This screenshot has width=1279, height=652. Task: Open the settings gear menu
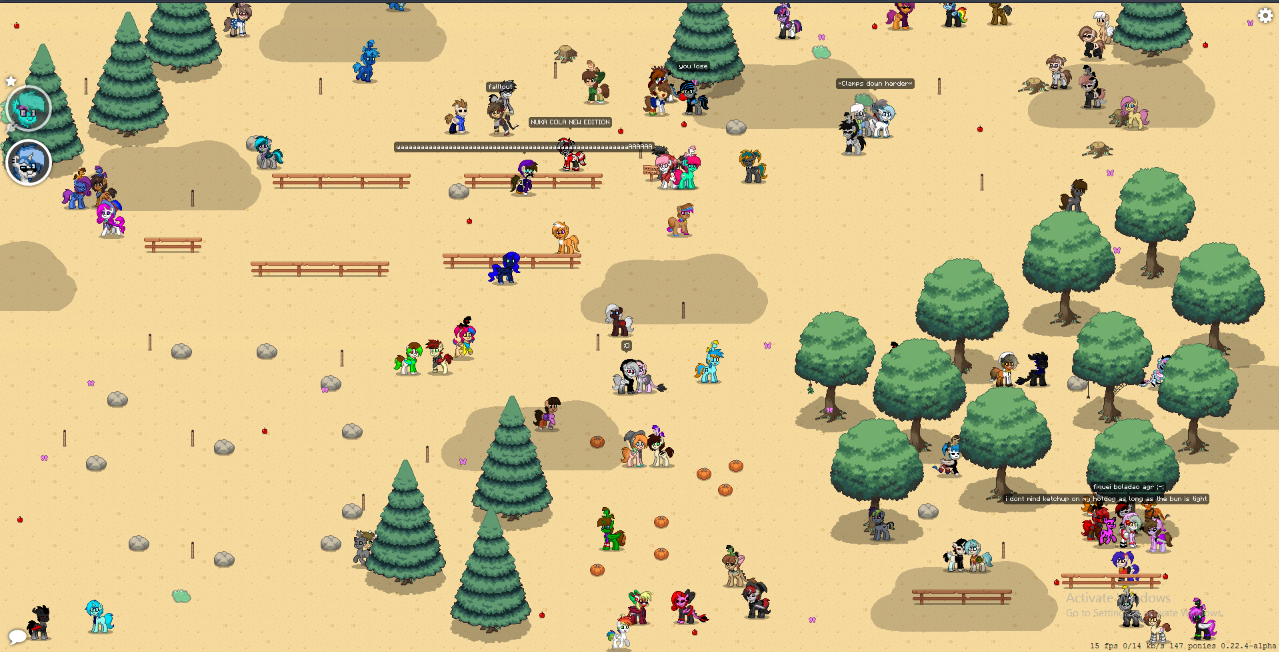click(x=1265, y=16)
